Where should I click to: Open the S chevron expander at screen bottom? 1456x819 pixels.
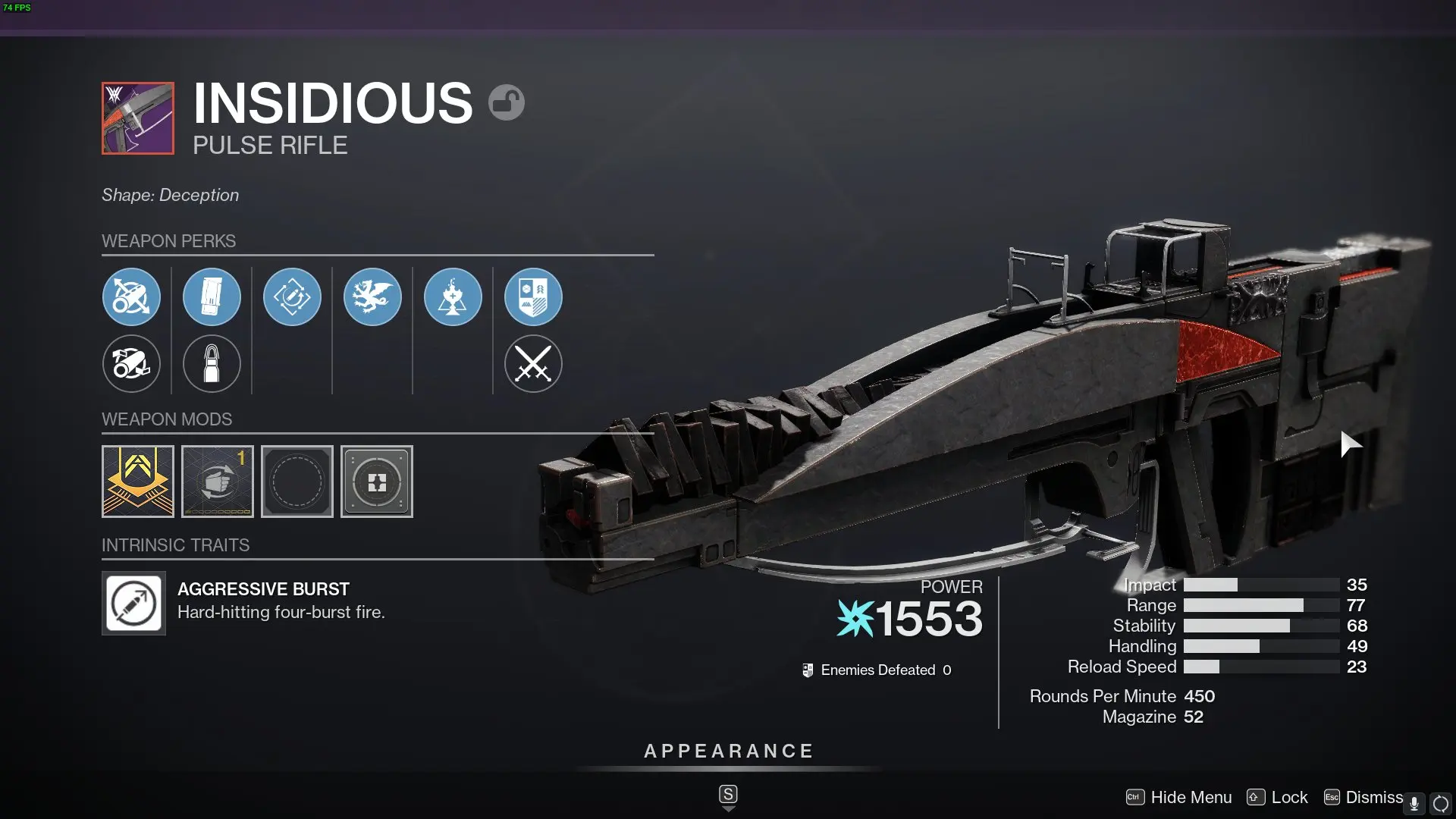(727, 793)
